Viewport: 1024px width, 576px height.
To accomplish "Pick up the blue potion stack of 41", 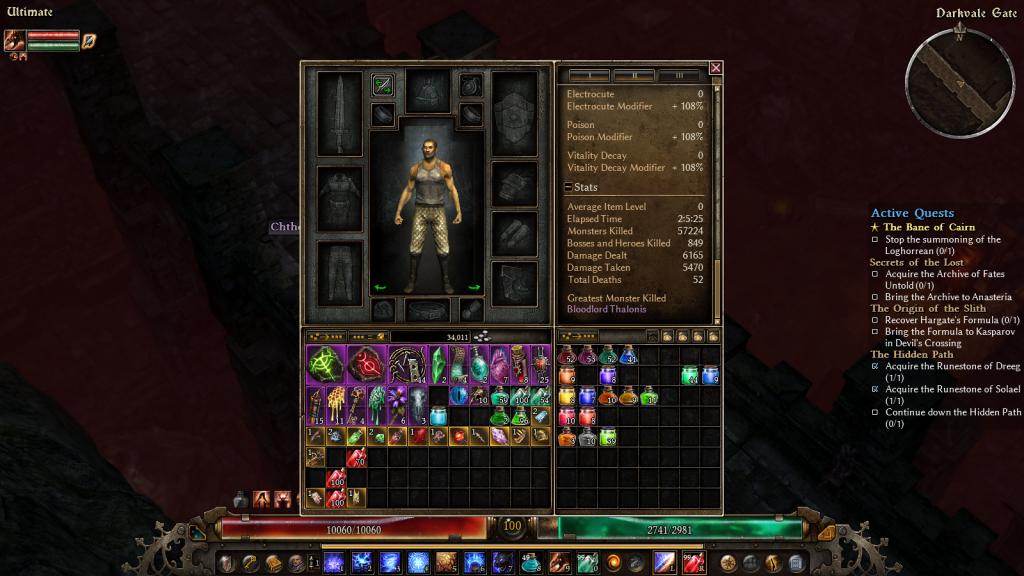I will [x=628, y=355].
